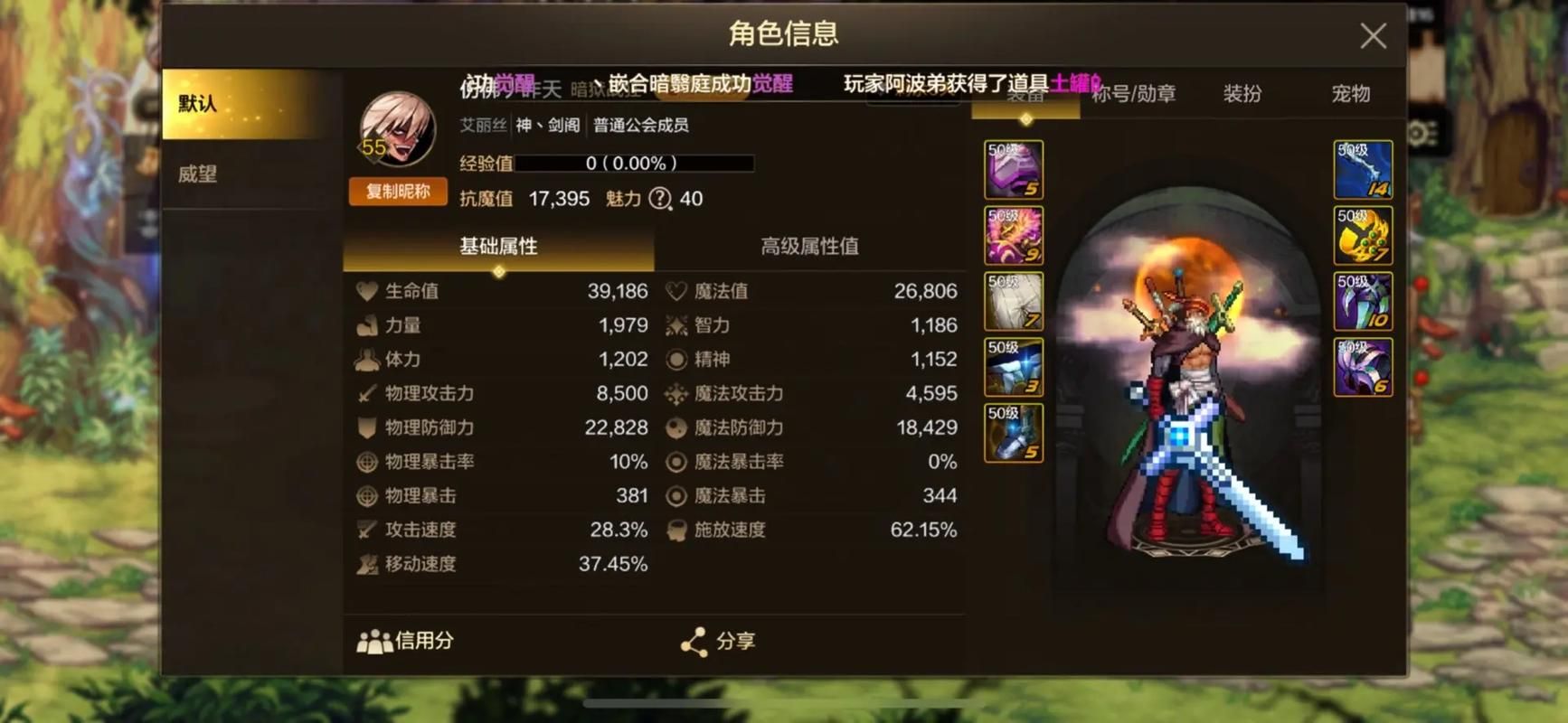Switch to the 装扮 dress-up tab
The image size is (1568, 723).
point(1241,93)
